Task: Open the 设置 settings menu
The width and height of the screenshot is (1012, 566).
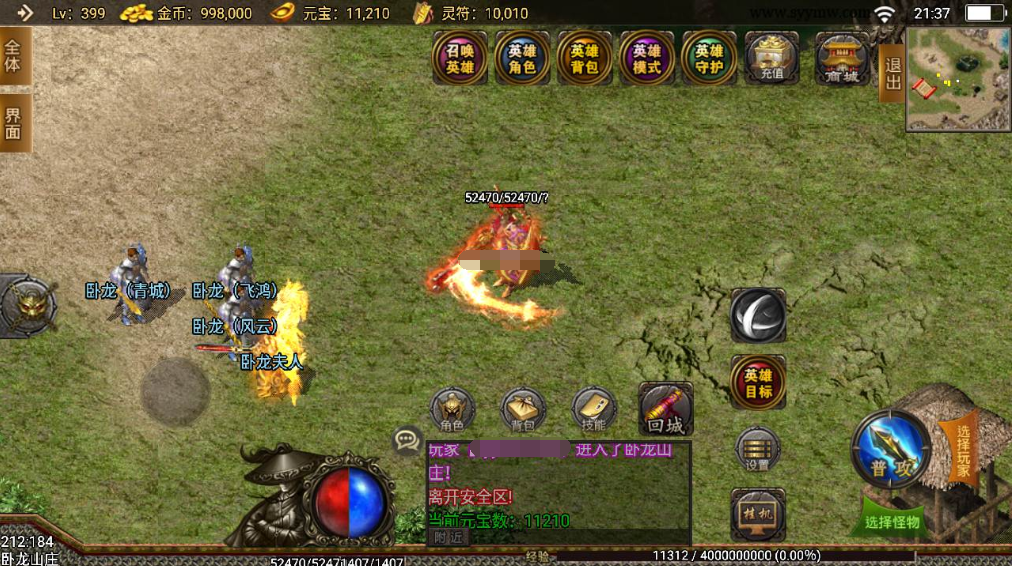Action: click(x=758, y=449)
